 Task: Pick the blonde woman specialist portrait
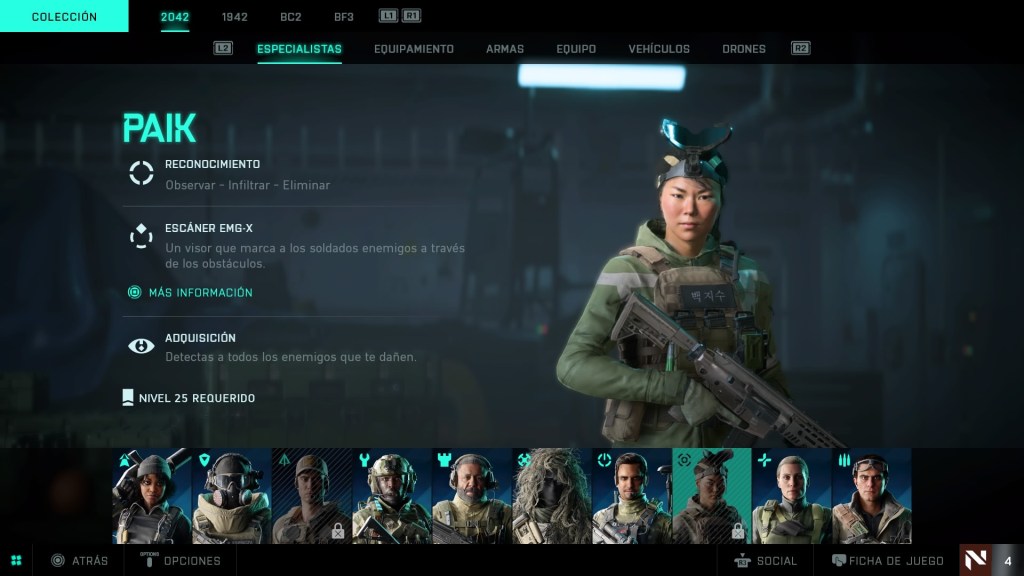tap(791, 496)
